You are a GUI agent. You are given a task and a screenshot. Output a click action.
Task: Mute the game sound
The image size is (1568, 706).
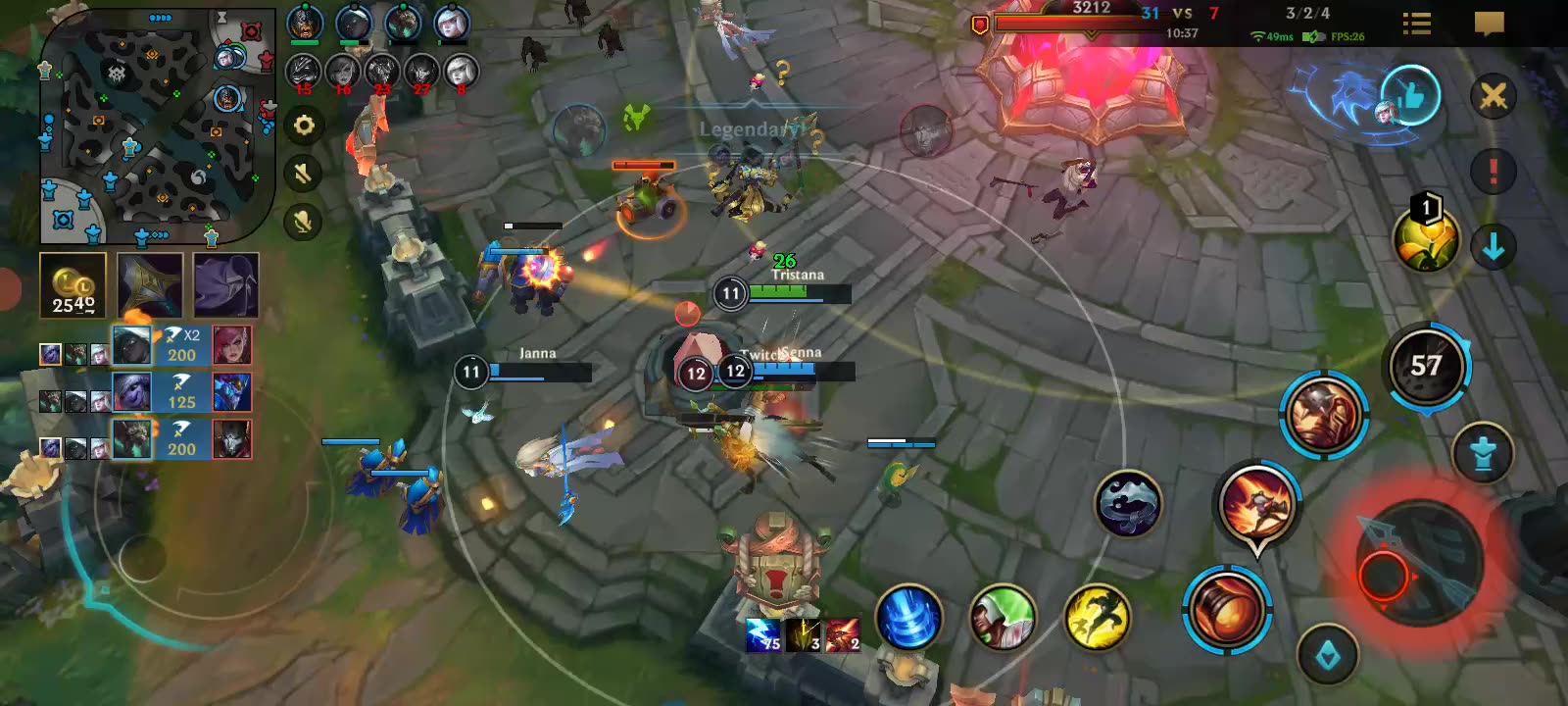click(x=304, y=175)
